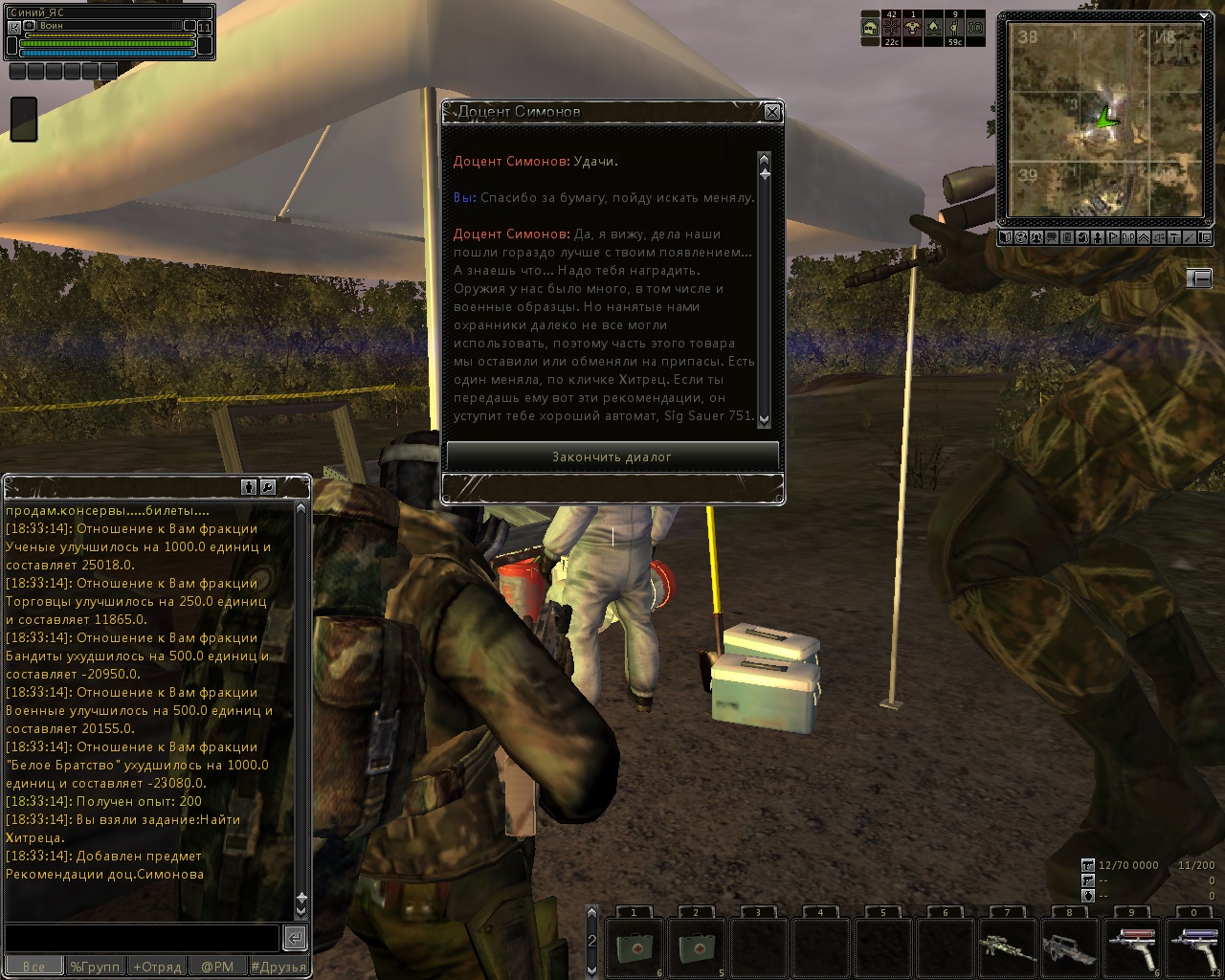Use the red injector in hotbar slot 9
This screenshot has height=980, width=1225.
point(1131,947)
